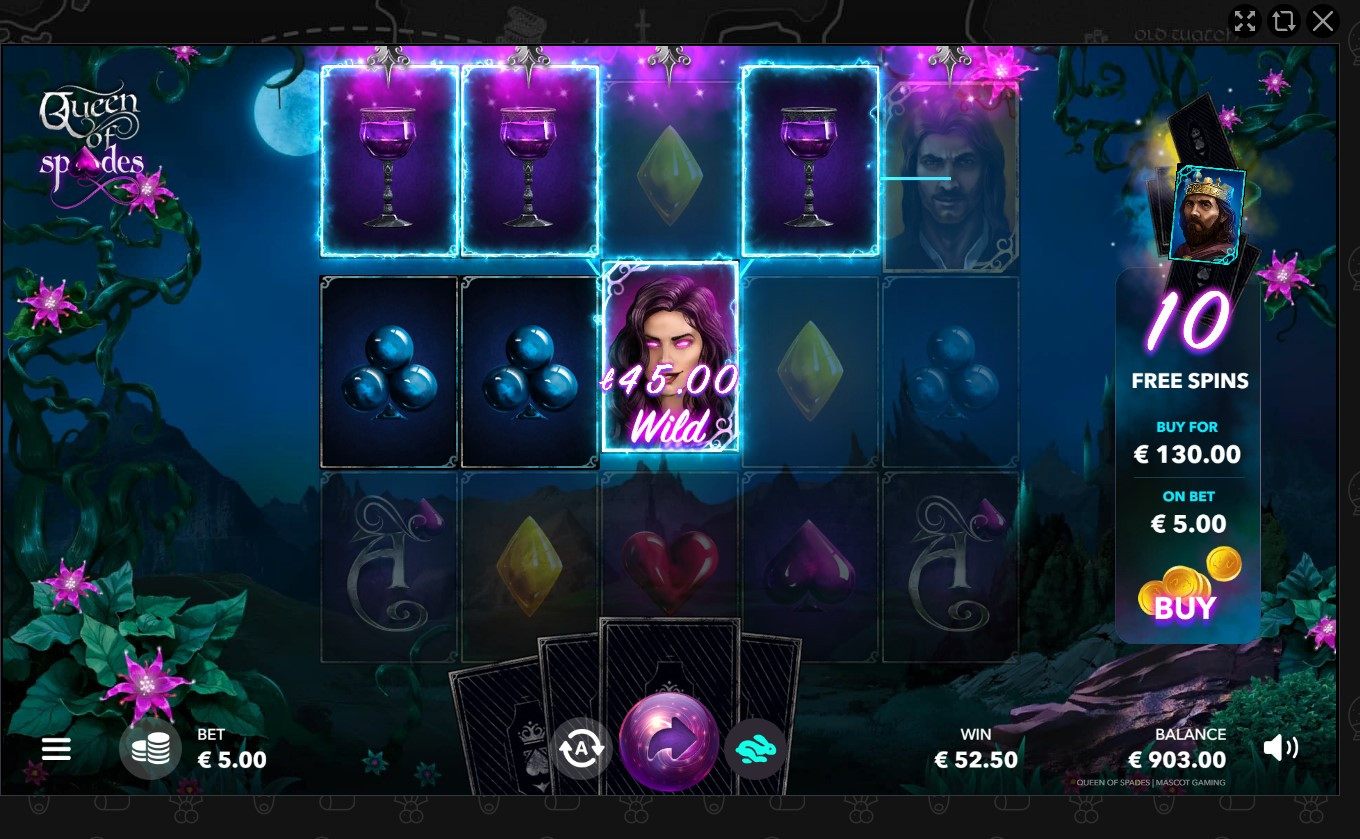Image resolution: width=1360 pixels, height=839 pixels.
Task: Mute the game sound
Action: click(1280, 748)
